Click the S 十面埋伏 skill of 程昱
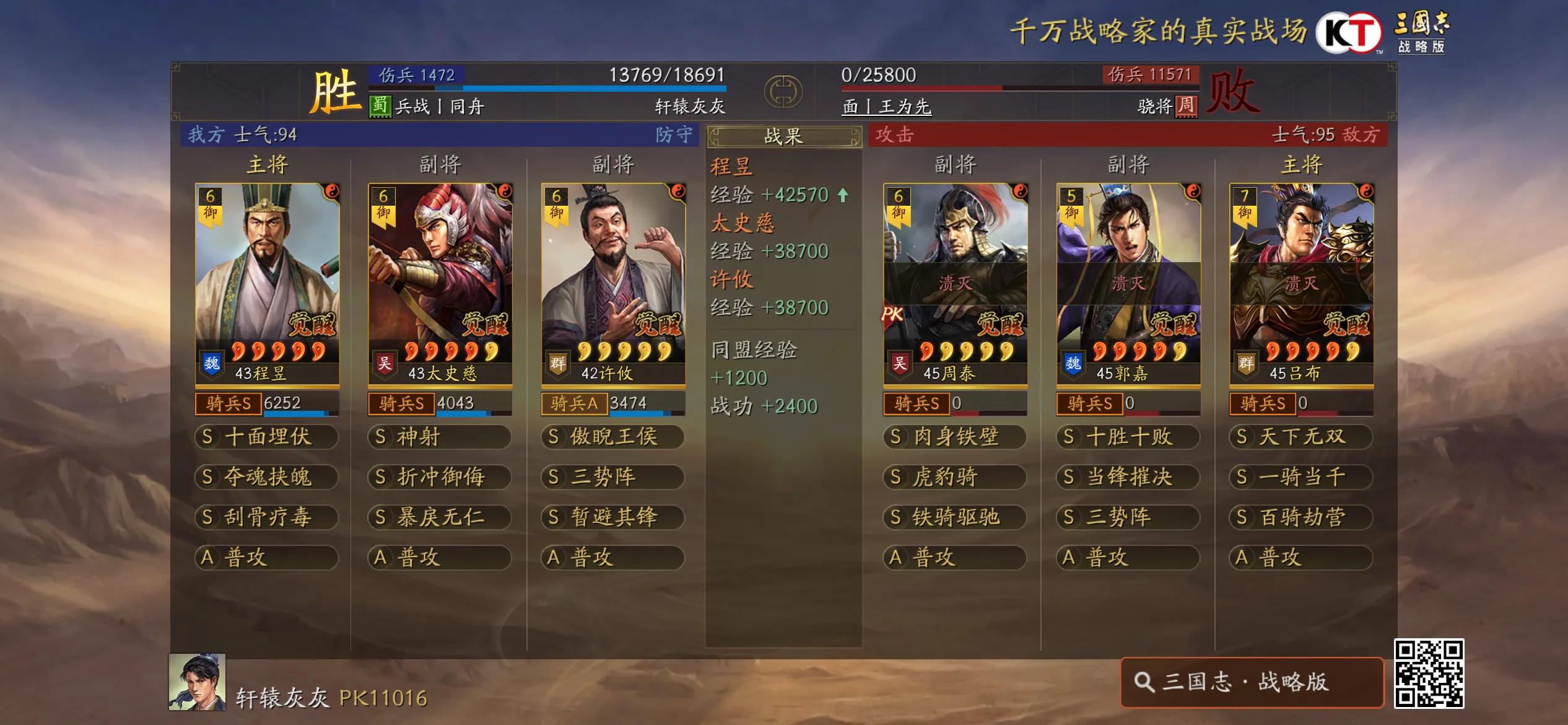This screenshot has width=1568, height=725. point(265,437)
